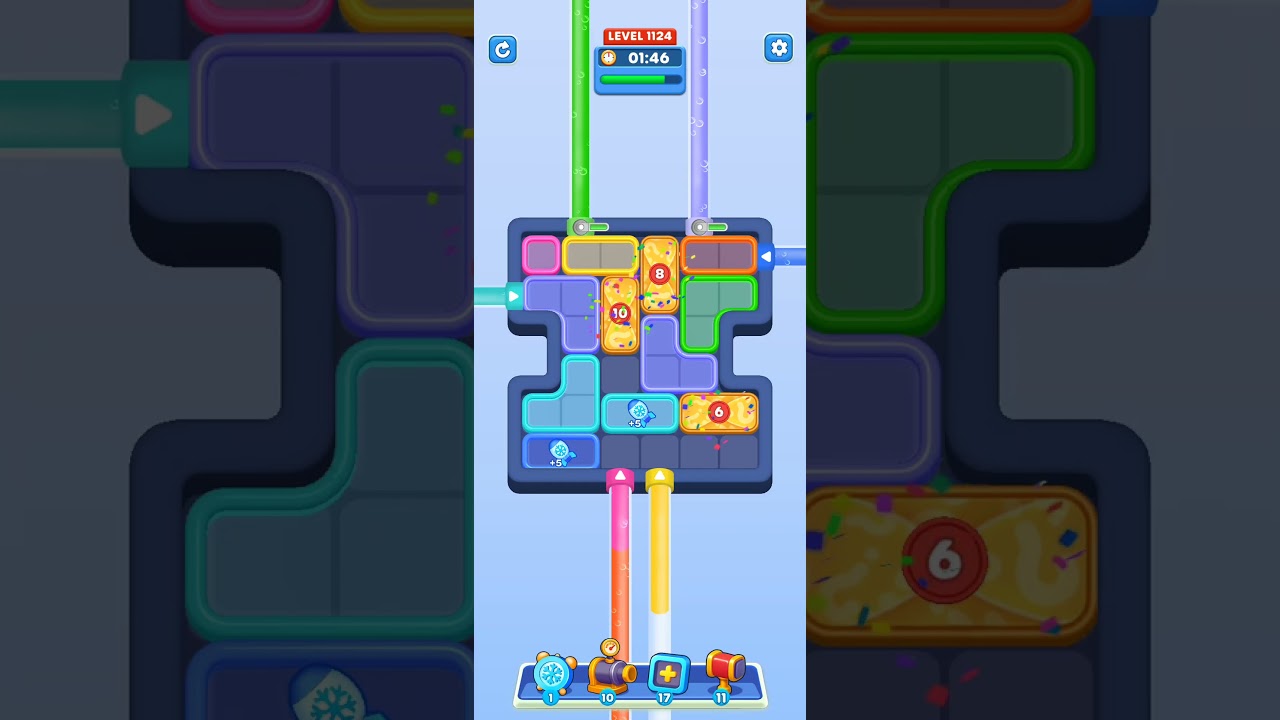1280x720 pixels.
Task: Tap the yellow pipe arrow below the board
Action: (x=659, y=474)
